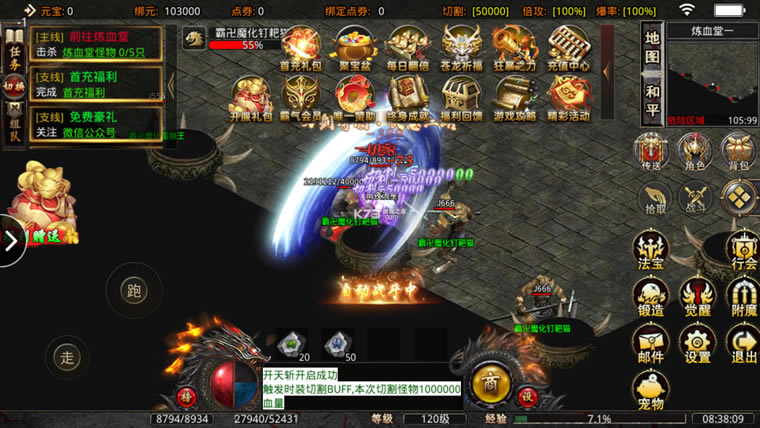Open the 锻造 forging menu
The height and width of the screenshot is (428, 760).
point(651,296)
